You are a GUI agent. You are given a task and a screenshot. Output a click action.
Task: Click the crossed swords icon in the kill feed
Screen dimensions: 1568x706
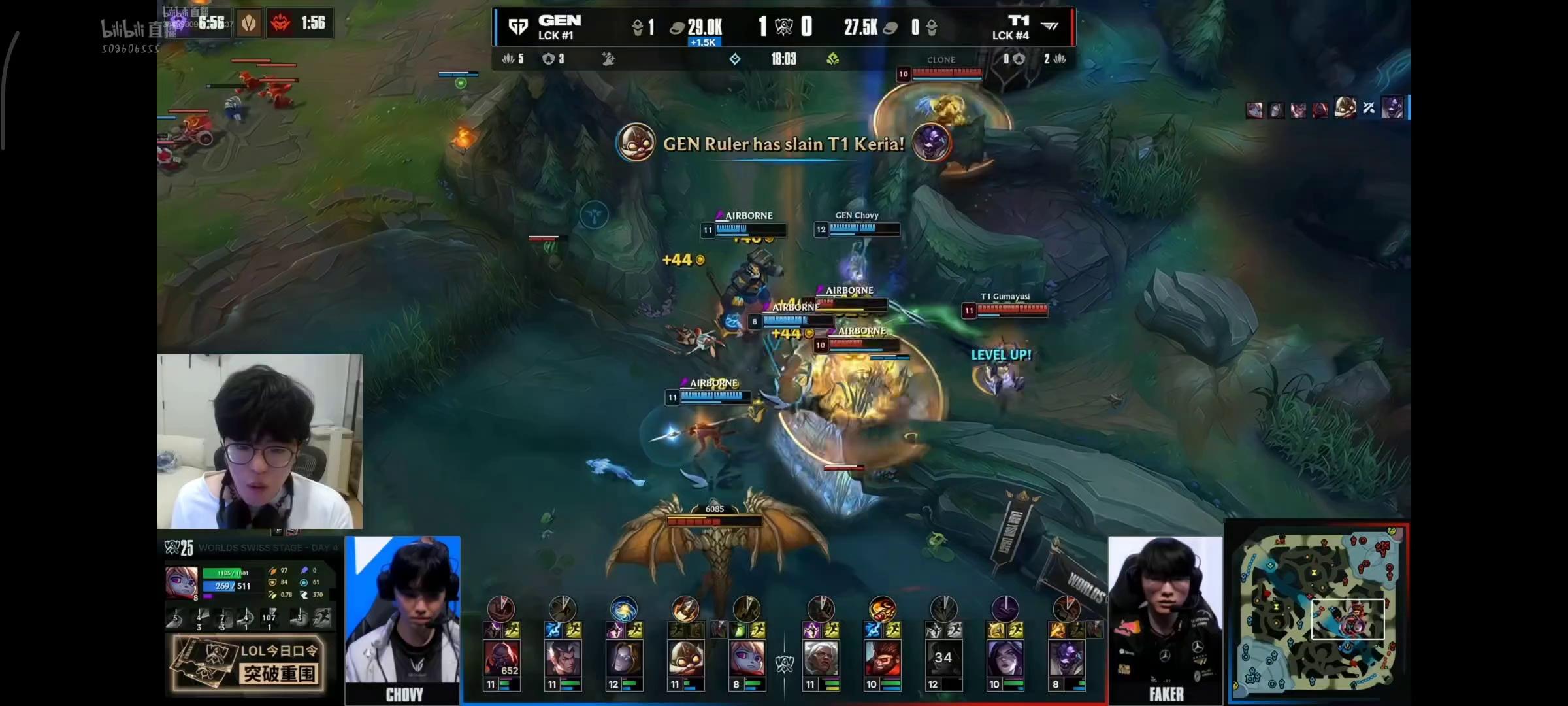click(1369, 108)
